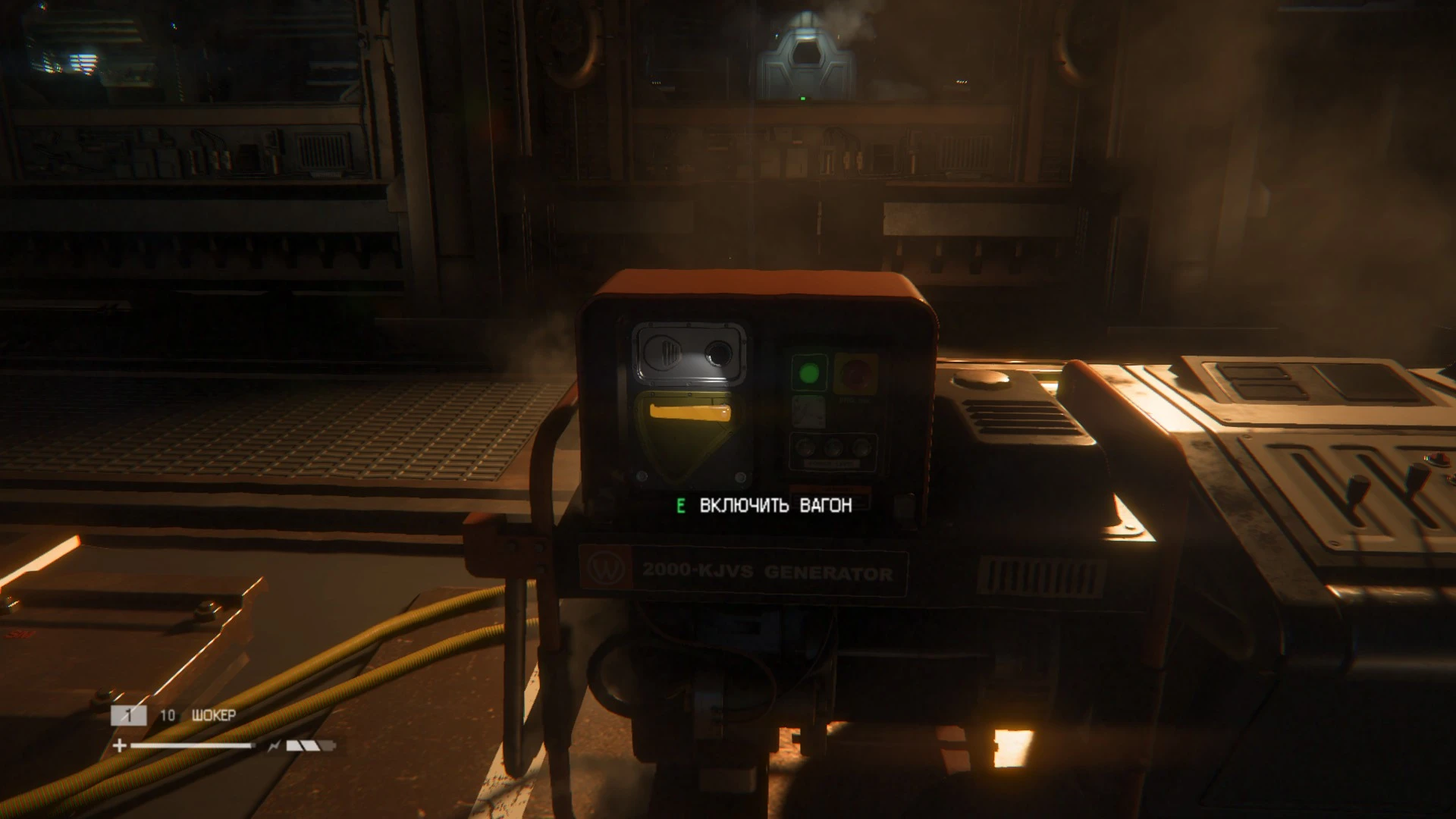This screenshot has width=1456, height=819.
Task: Click the ammo count showing 10
Action: tap(168, 715)
